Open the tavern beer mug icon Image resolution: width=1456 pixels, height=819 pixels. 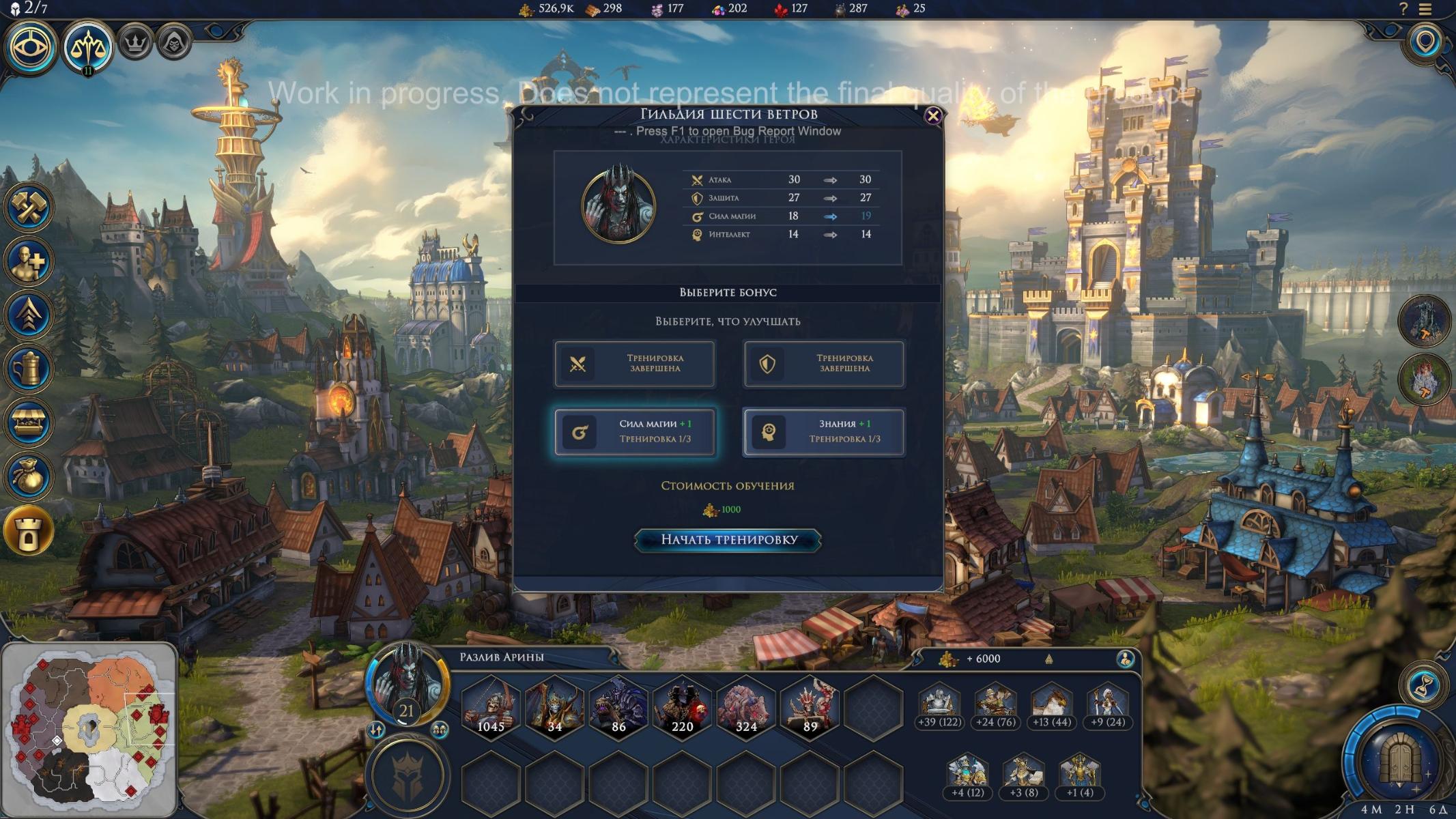29,369
